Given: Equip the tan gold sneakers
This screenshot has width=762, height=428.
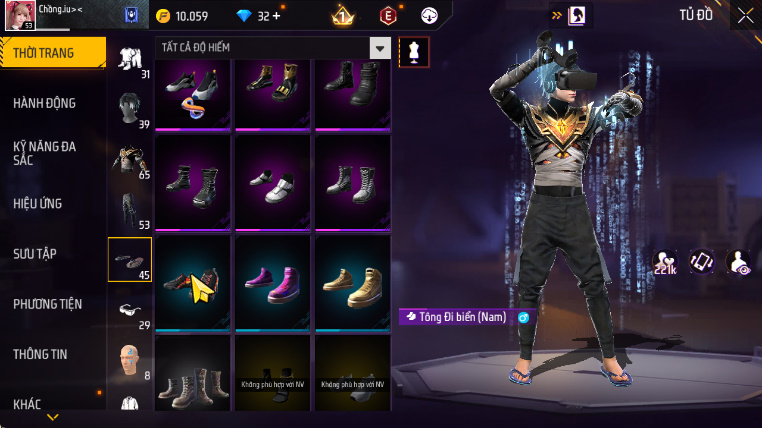Looking at the screenshot, I should point(352,281).
